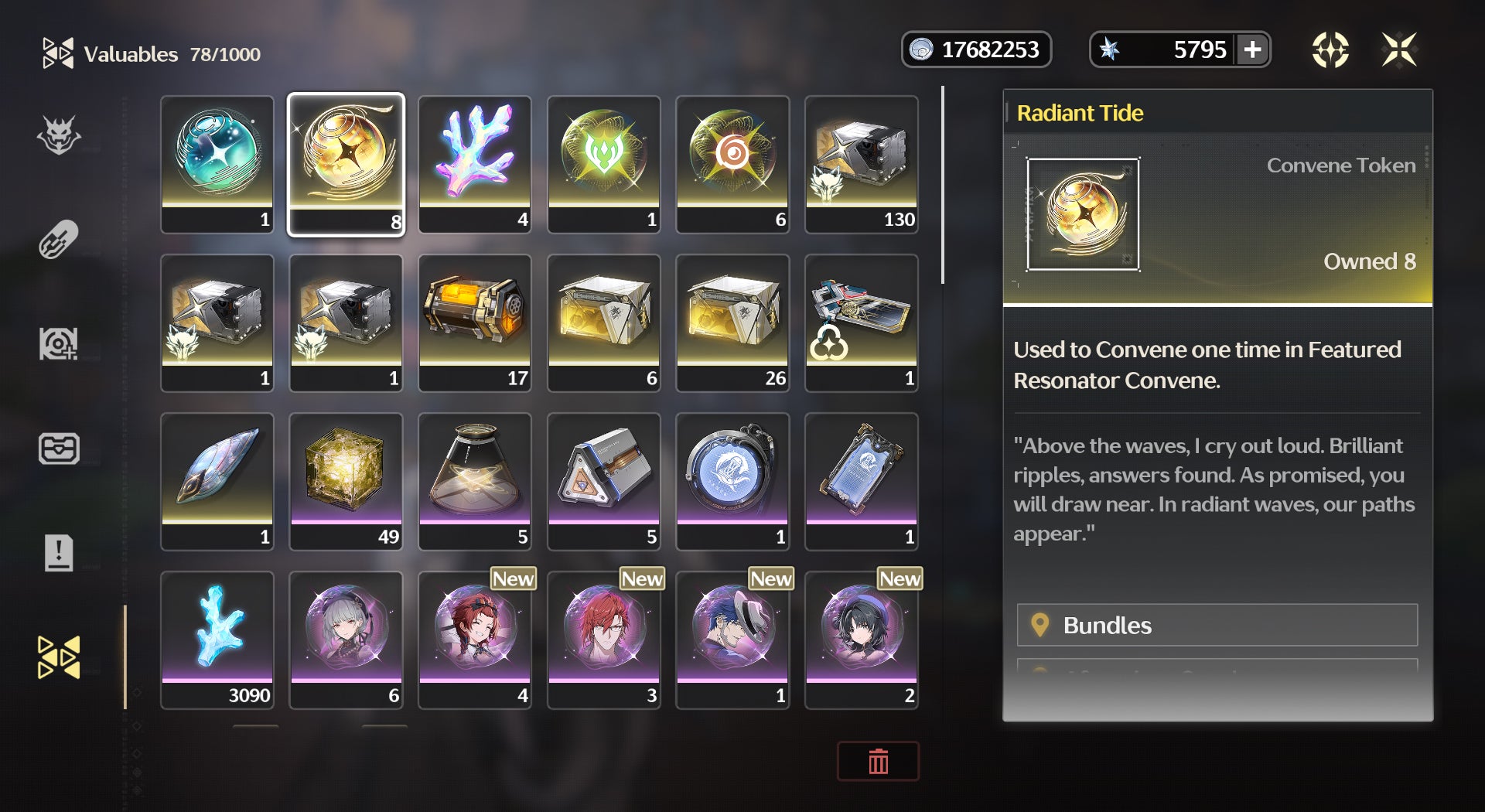Select the teal Lustrous Tide orb slot
The height and width of the screenshot is (812, 1485).
click(x=217, y=164)
